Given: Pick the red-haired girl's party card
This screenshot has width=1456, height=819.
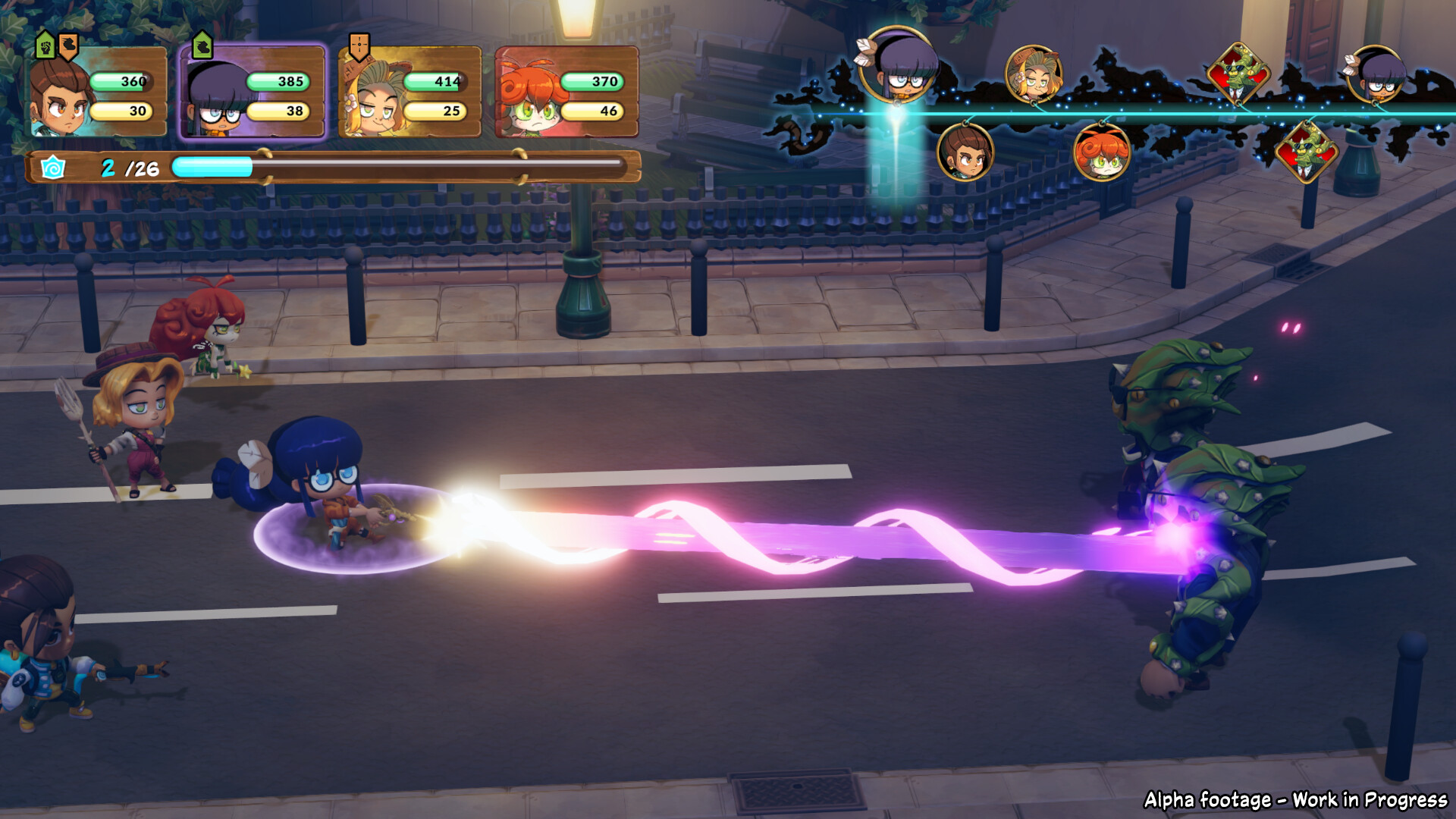Looking at the screenshot, I should [566, 93].
